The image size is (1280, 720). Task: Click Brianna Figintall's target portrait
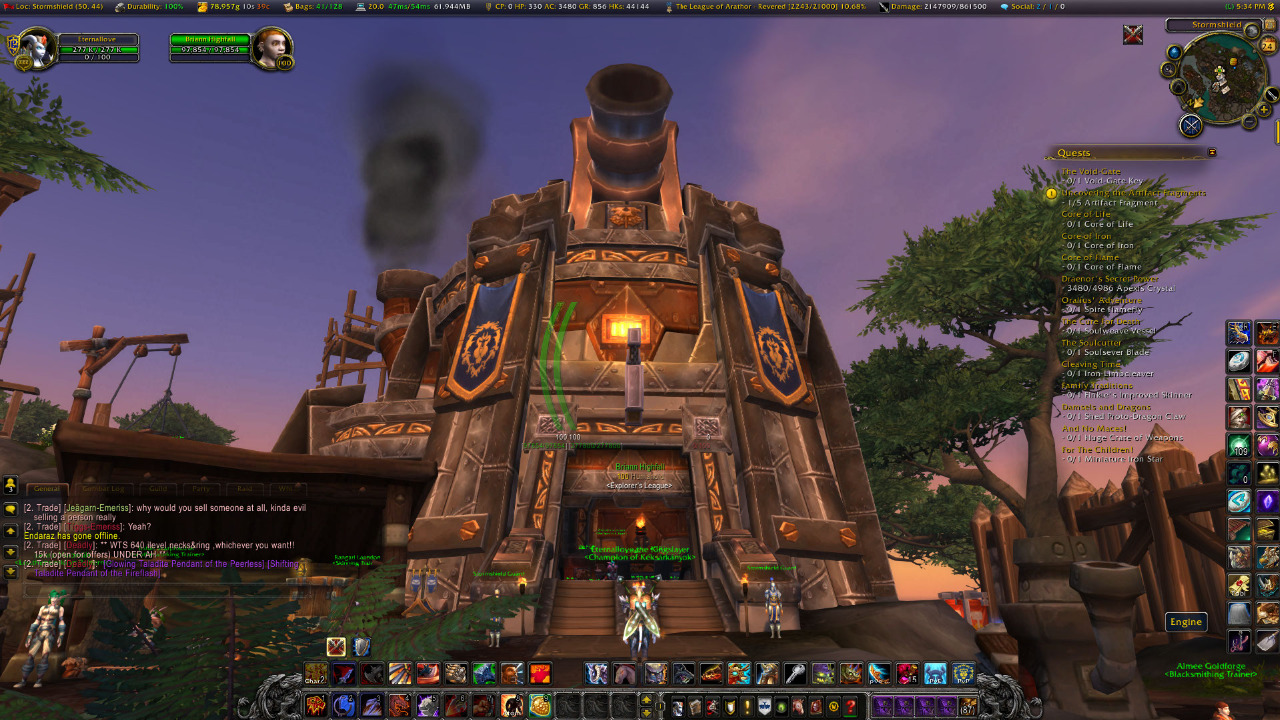271,48
